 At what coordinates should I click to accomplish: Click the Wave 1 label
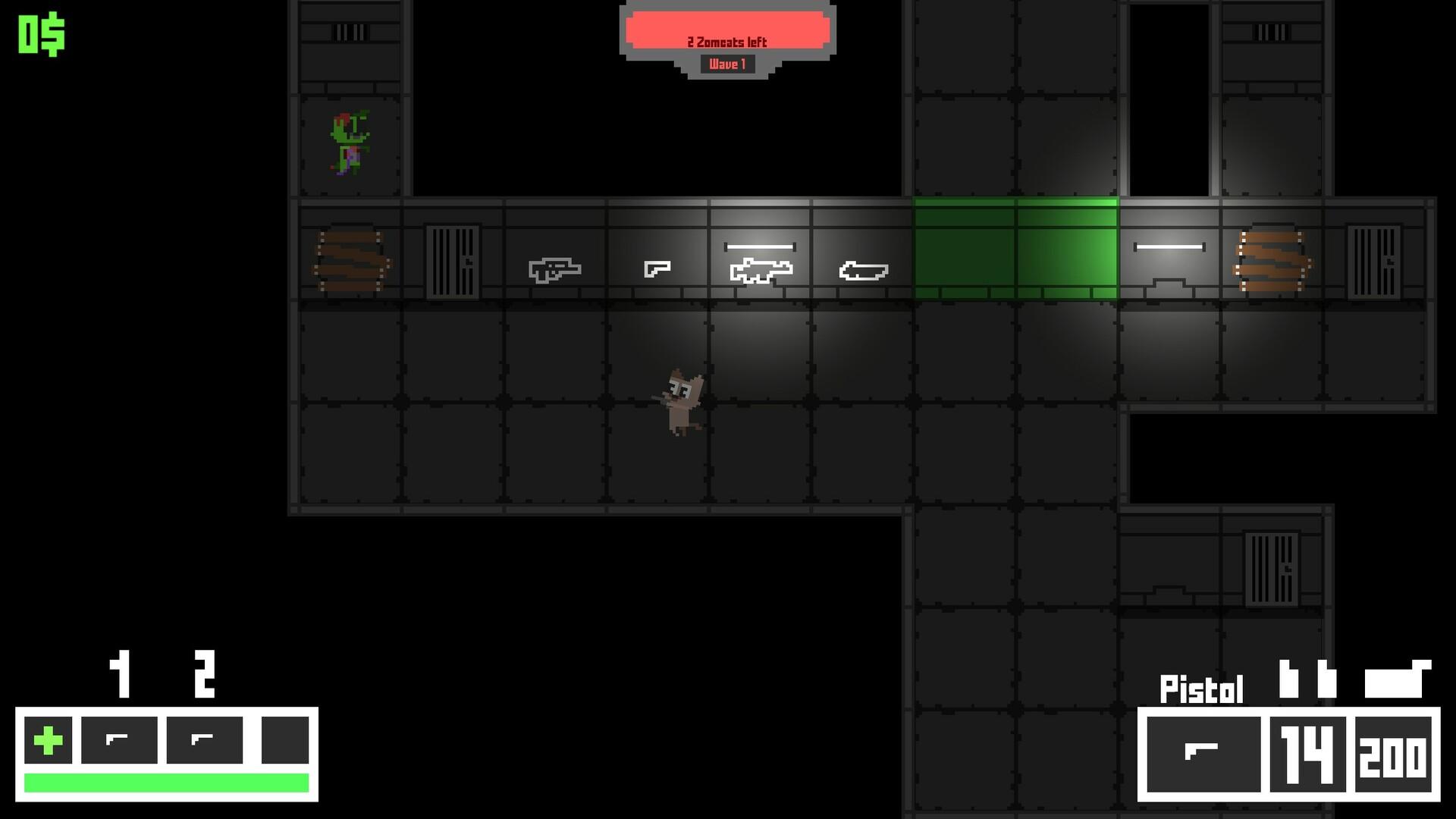728,64
